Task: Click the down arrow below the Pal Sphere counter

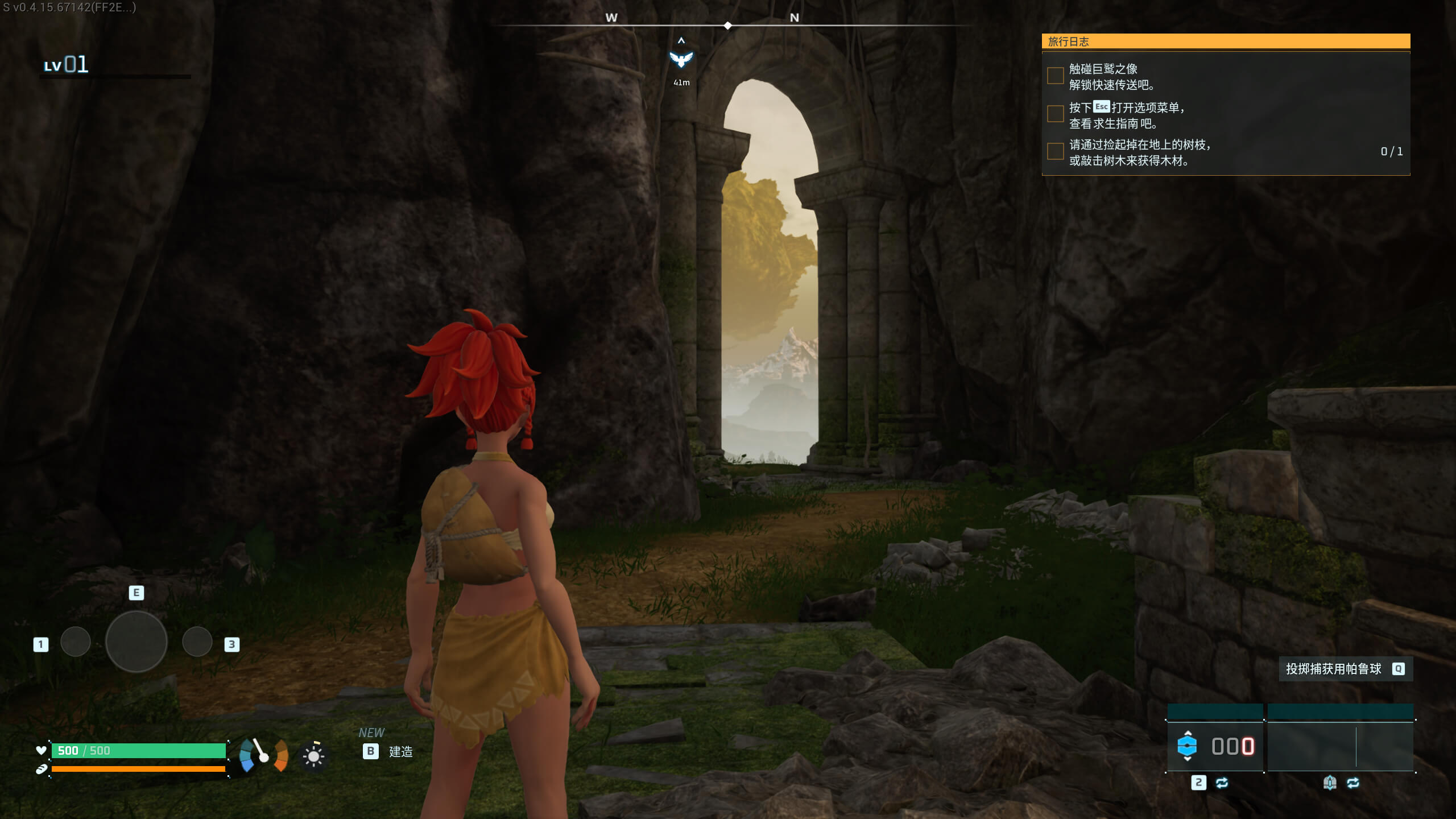Action: pyautogui.click(x=1188, y=760)
